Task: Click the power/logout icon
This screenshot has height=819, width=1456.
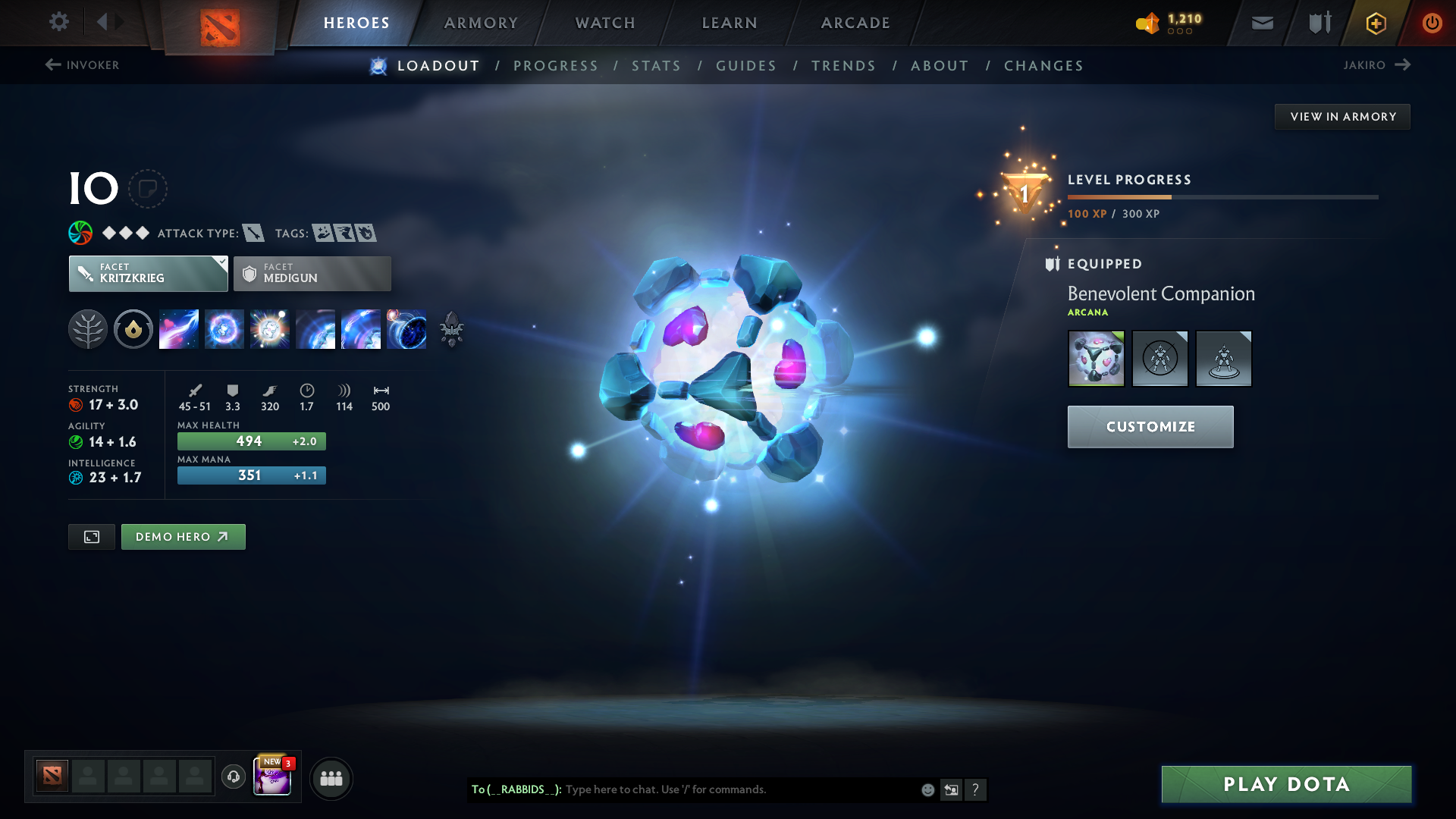Action: click(x=1432, y=22)
